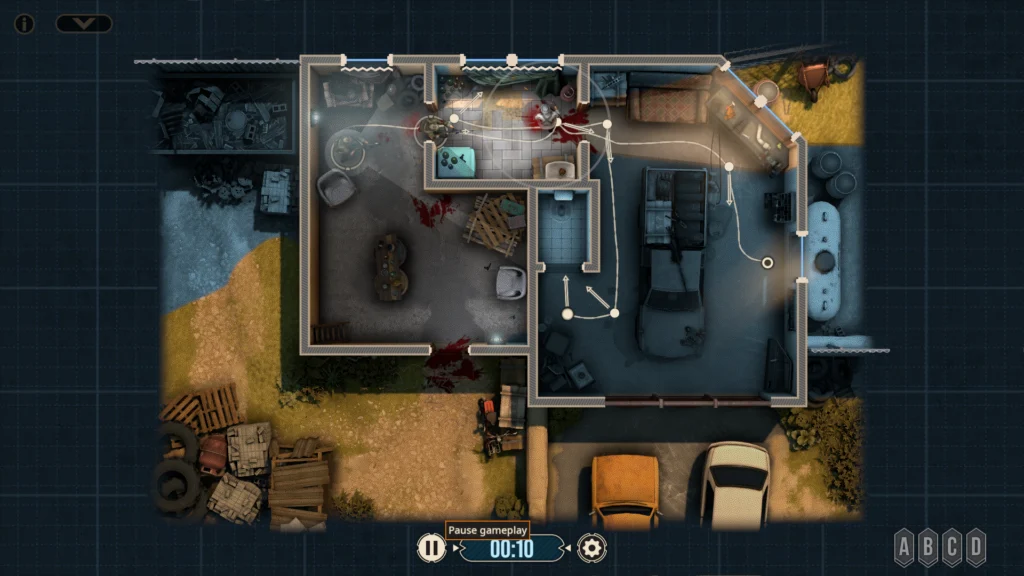The height and width of the screenshot is (576, 1024).
Task: Click the small arrow left of the timer
Action: point(457,548)
